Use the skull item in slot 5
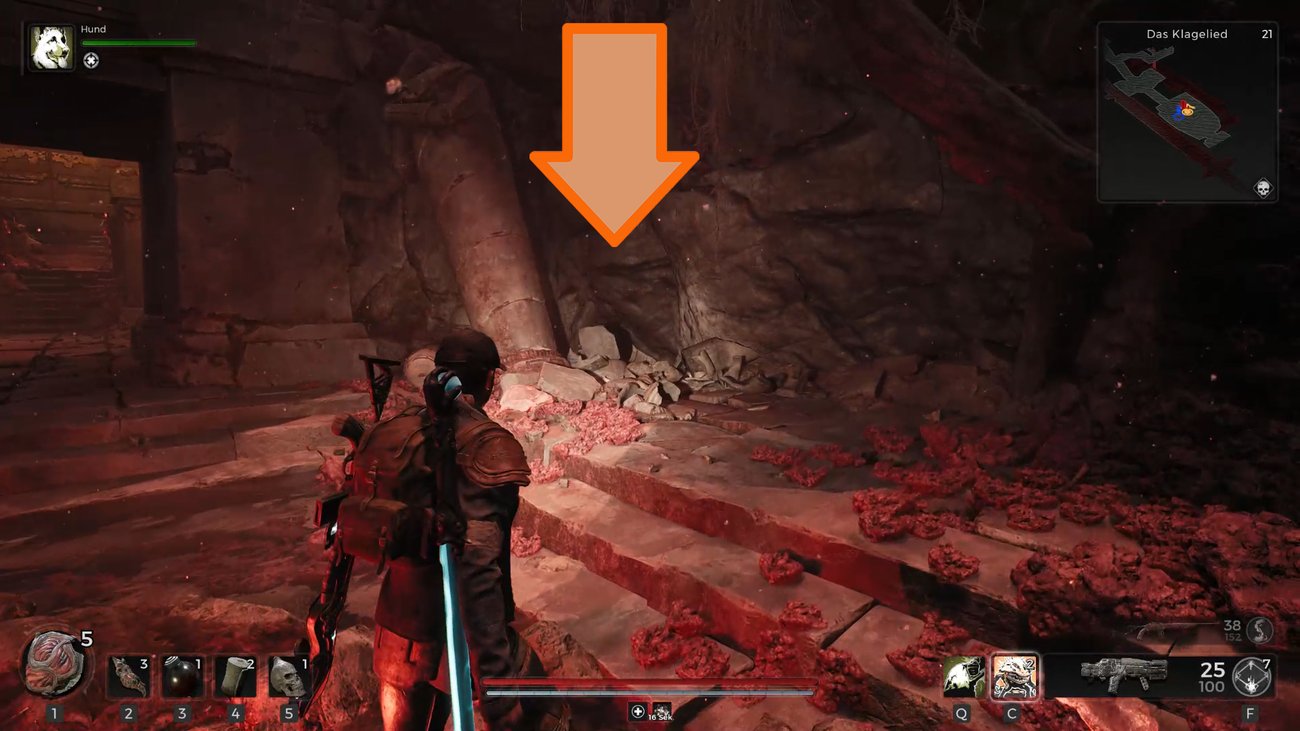Image resolution: width=1300 pixels, height=731 pixels. 288,677
